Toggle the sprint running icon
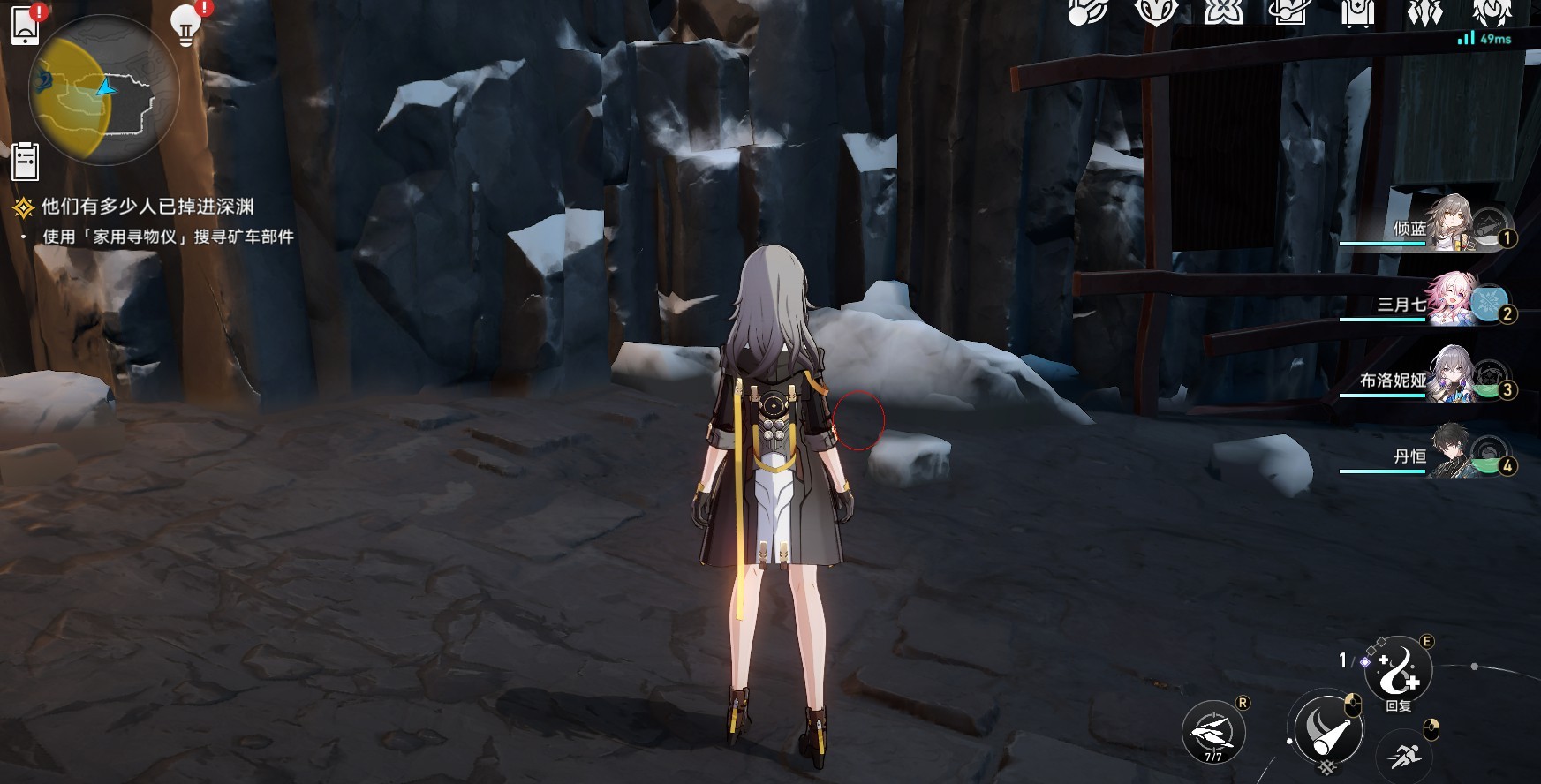This screenshot has height=784, width=1541. click(x=1404, y=756)
